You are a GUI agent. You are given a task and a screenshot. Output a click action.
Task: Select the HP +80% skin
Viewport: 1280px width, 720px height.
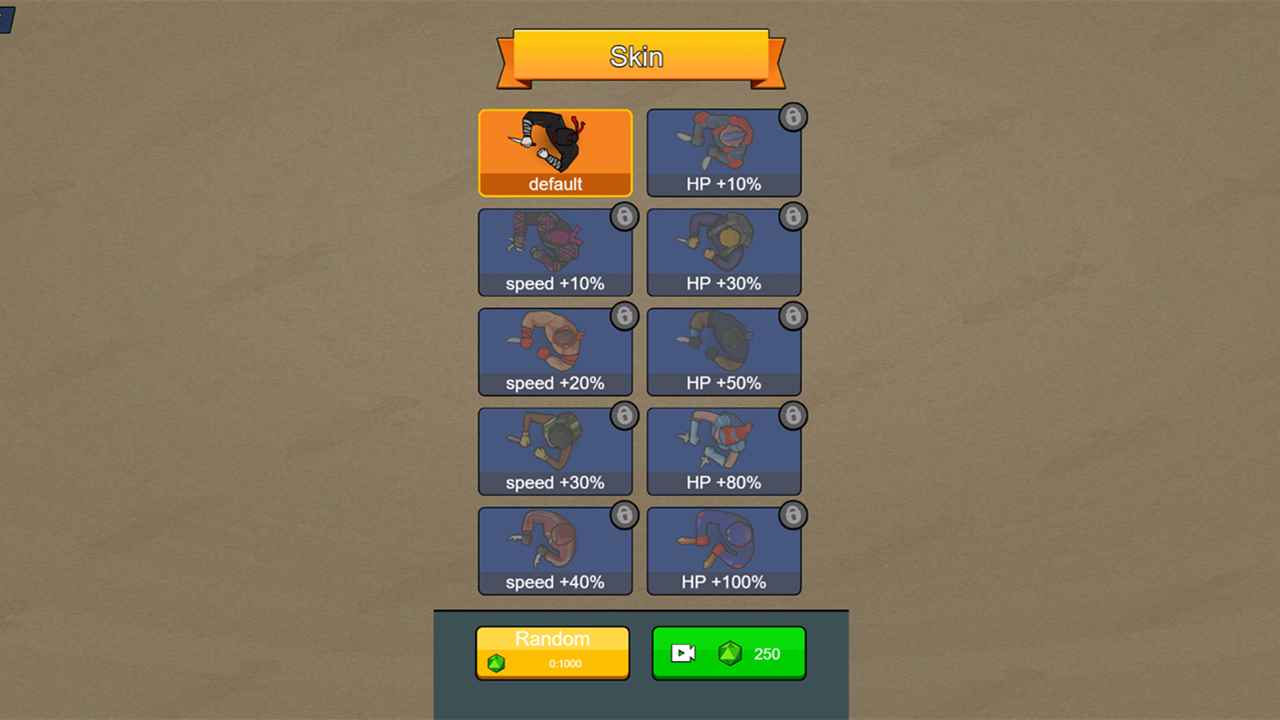(x=723, y=451)
